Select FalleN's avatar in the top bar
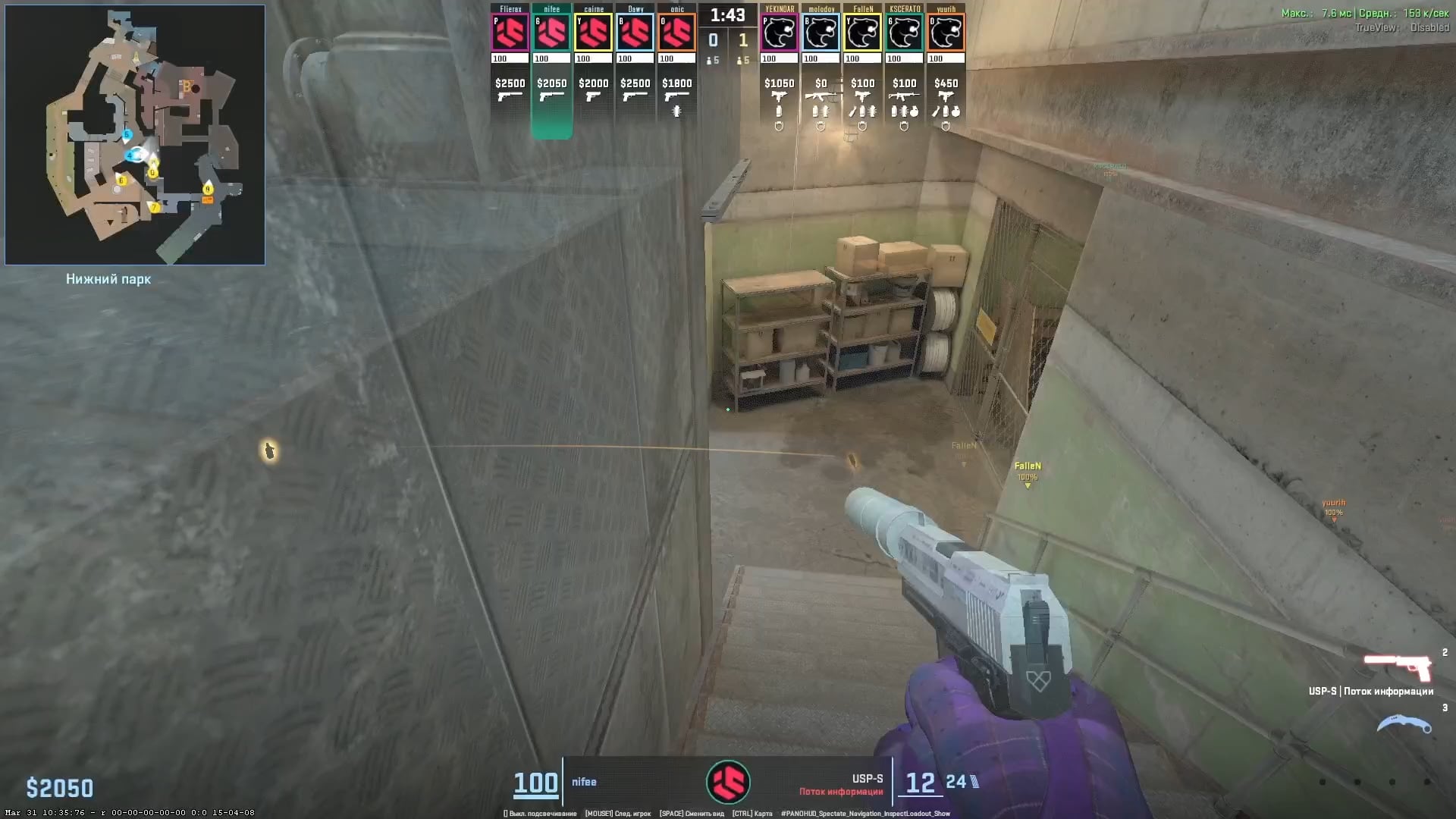The width and height of the screenshot is (1456, 819). [x=863, y=33]
